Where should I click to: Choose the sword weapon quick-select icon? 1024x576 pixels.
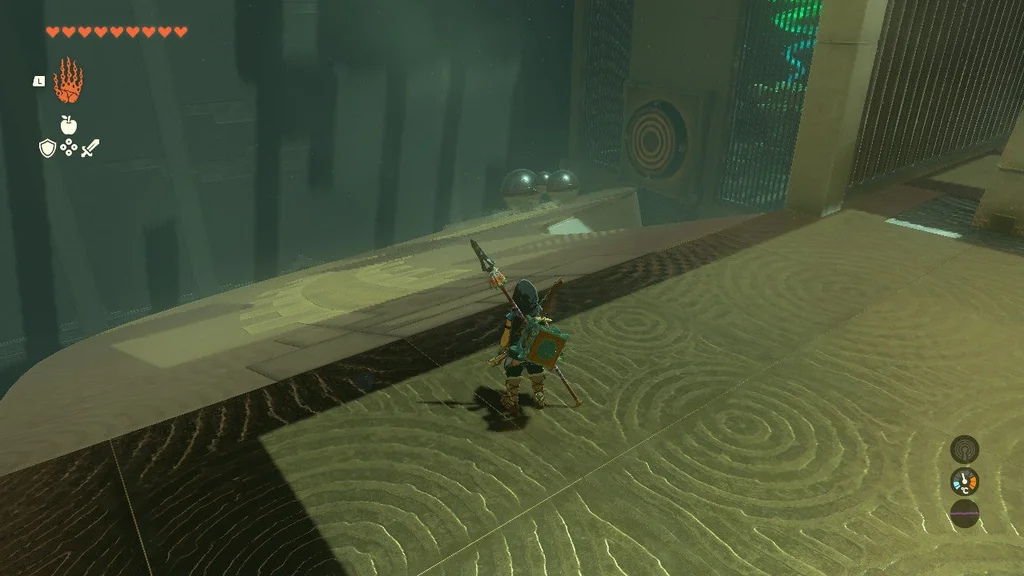coord(90,149)
